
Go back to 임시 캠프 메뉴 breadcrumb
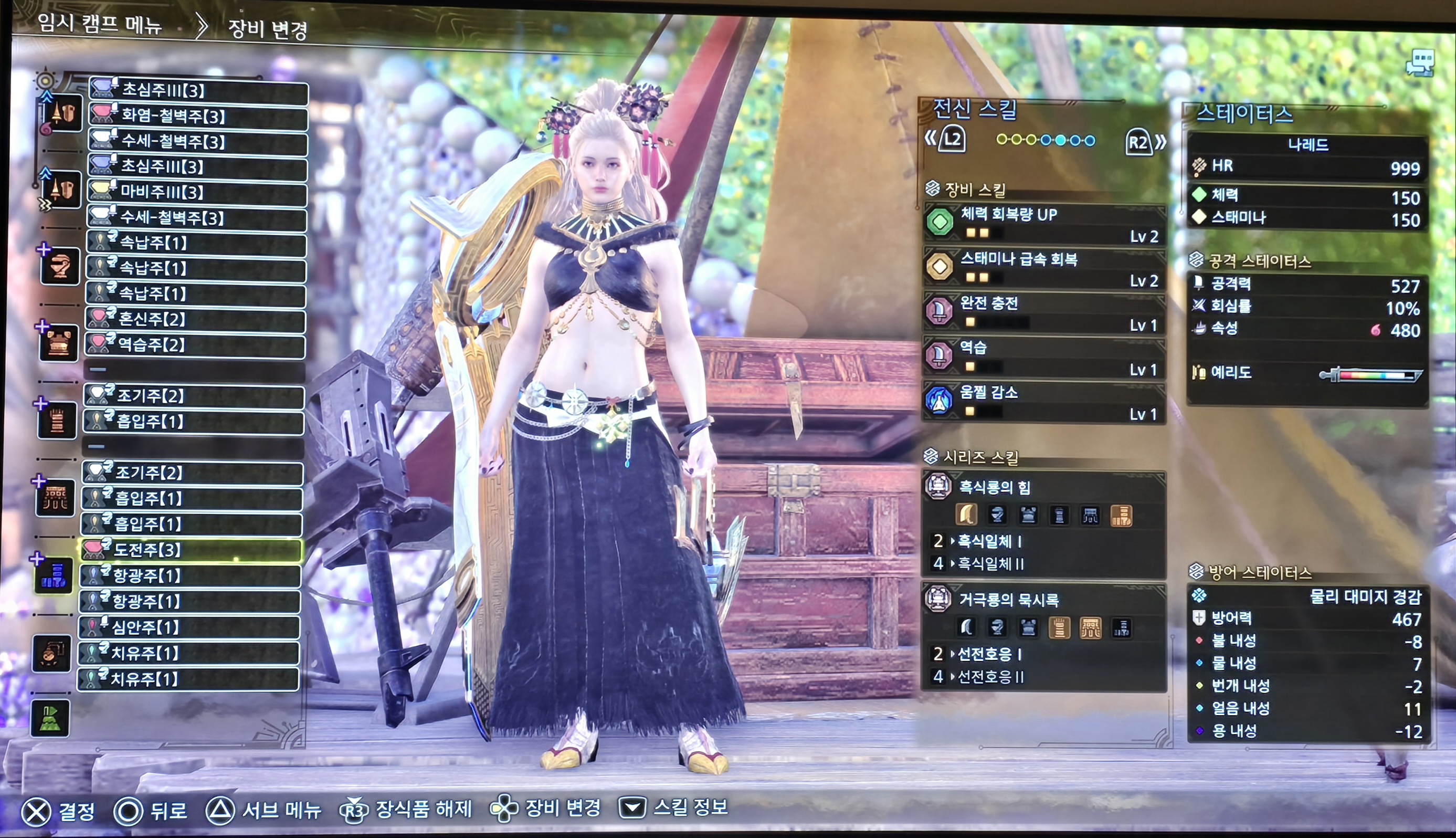pos(100,24)
